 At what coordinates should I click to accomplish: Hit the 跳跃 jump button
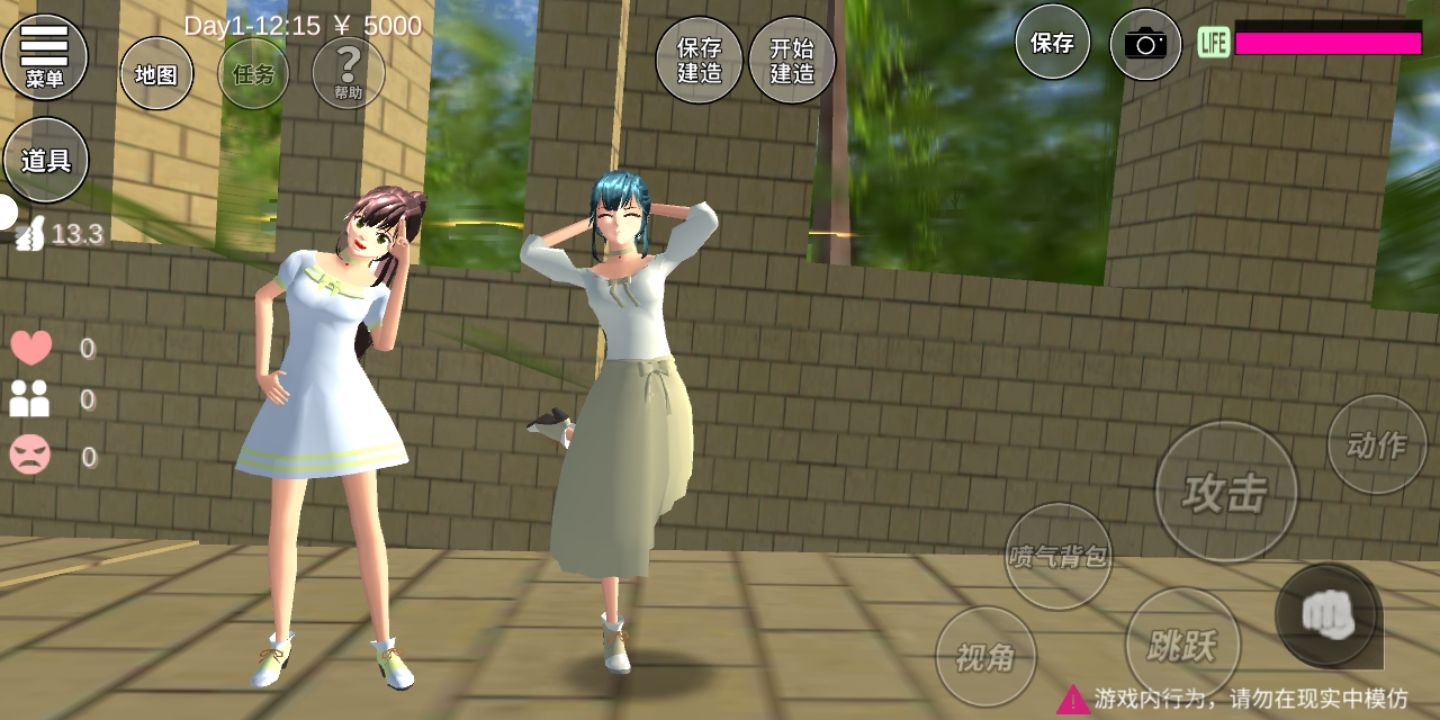click(1182, 645)
